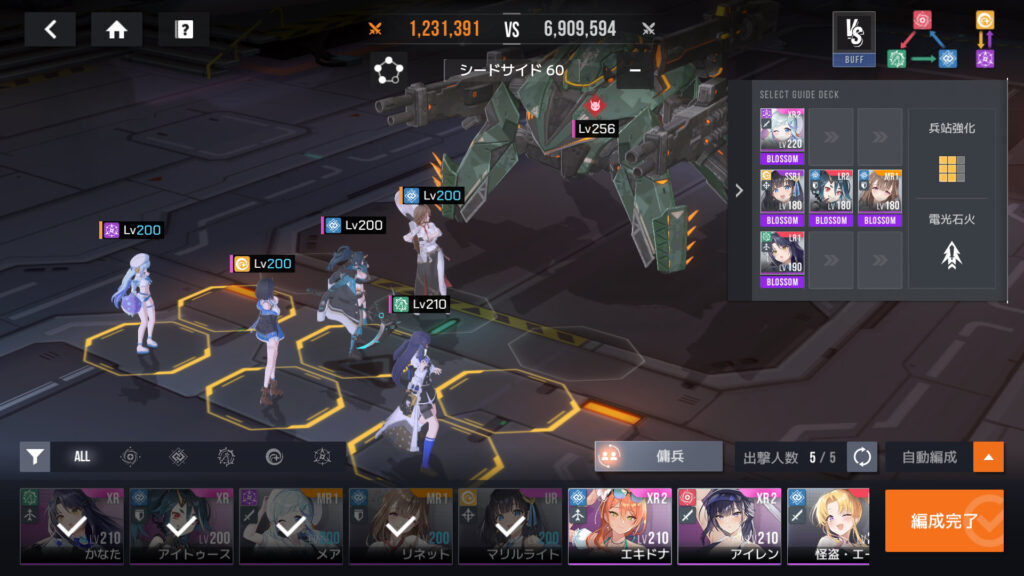This screenshot has width=1024, height=576.
Task: Collapse the guide deck side panel arrow
Action: pyautogui.click(x=739, y=190)
